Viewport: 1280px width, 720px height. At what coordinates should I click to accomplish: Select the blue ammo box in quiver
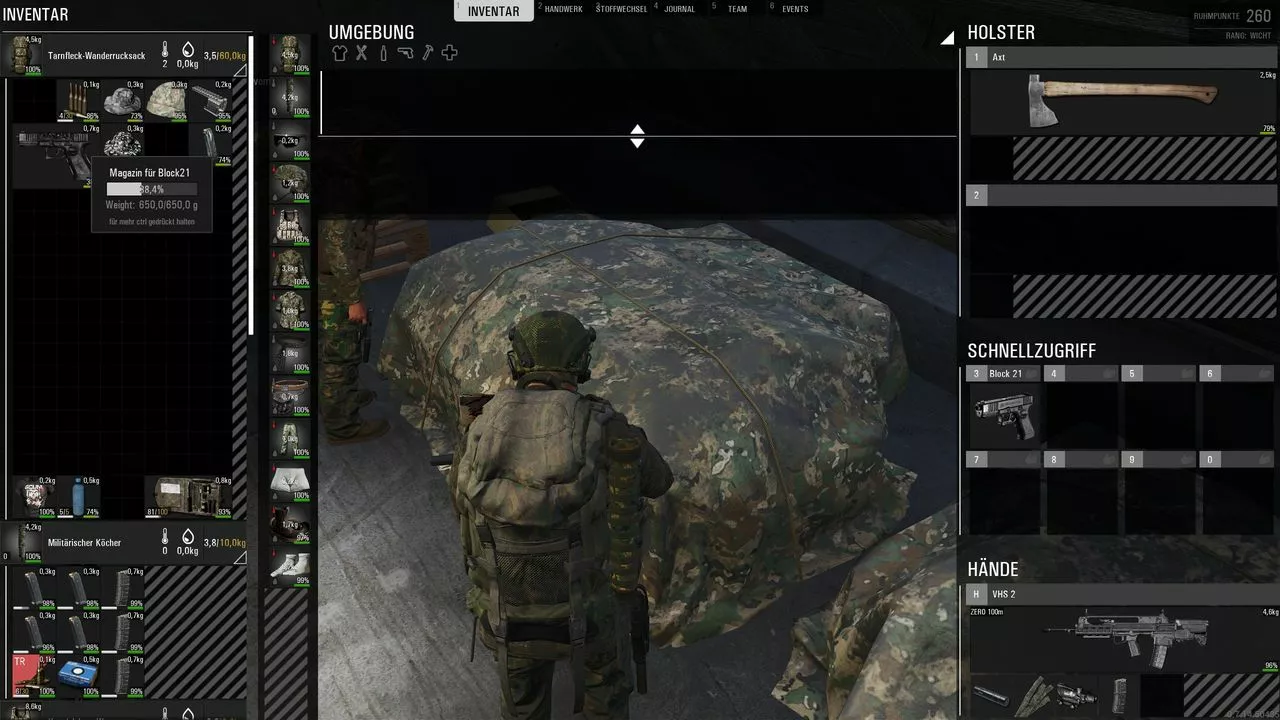point(77,674)
